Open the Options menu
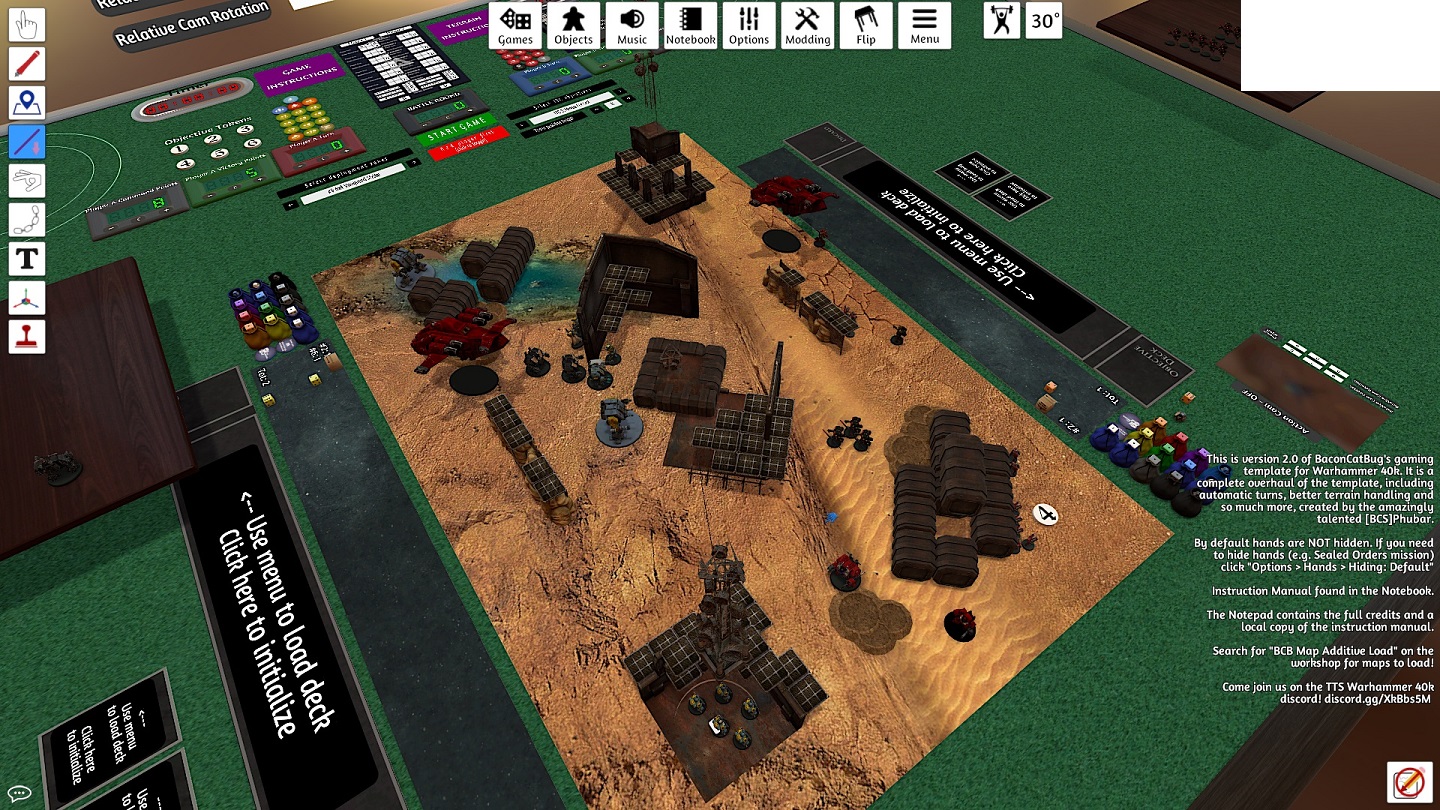 pos(749,26)
